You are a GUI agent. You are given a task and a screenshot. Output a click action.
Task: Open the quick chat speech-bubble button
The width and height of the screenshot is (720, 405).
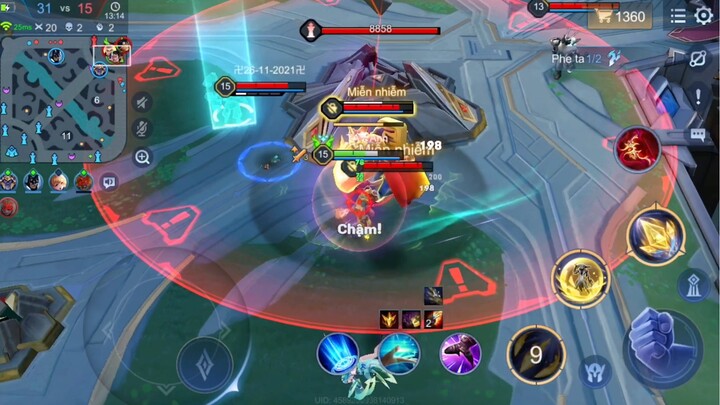(x=109, y=182)
